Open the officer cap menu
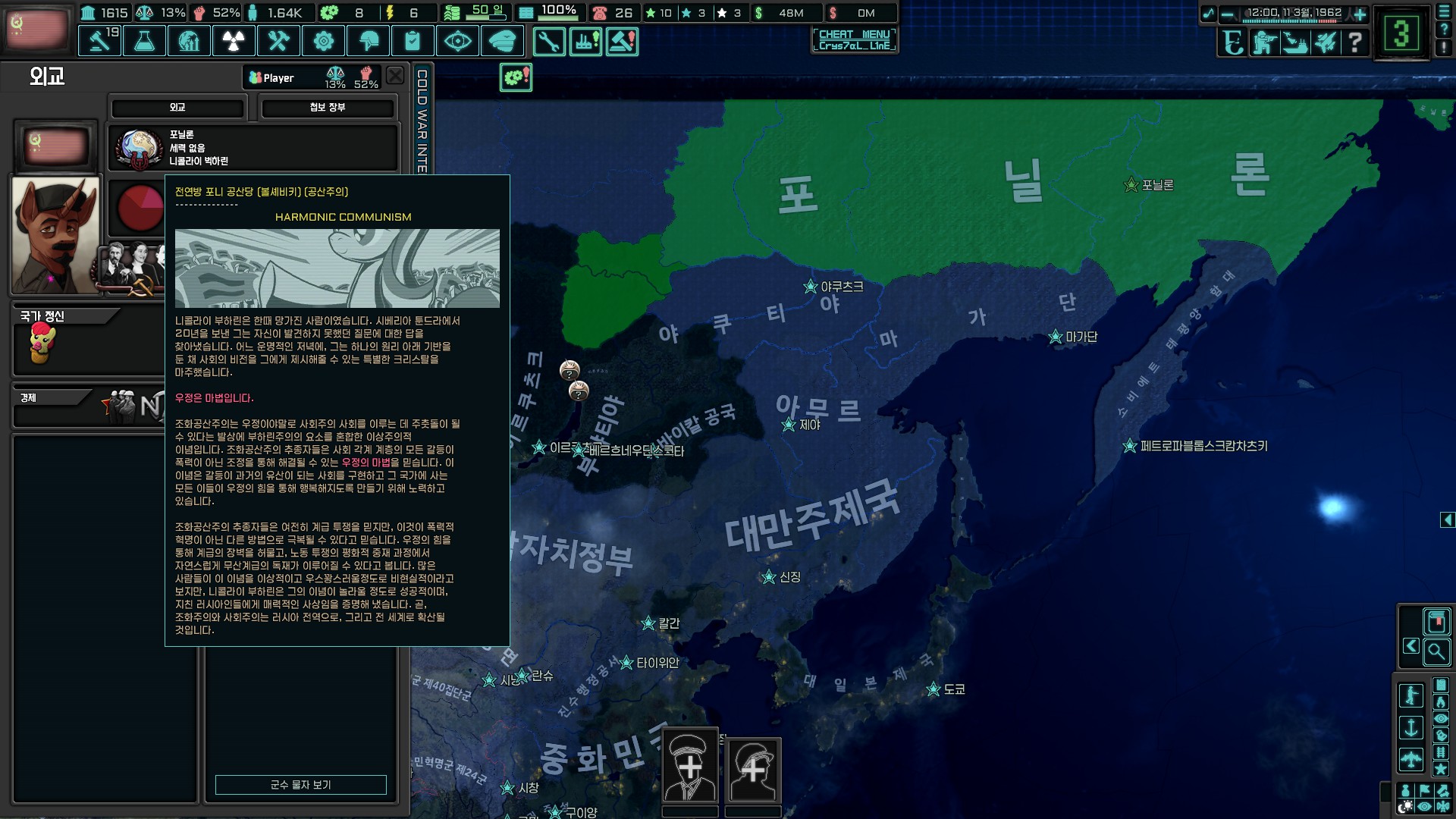Image resolution: width=1456 pixels, height=819 pixels. pos(502,41)
